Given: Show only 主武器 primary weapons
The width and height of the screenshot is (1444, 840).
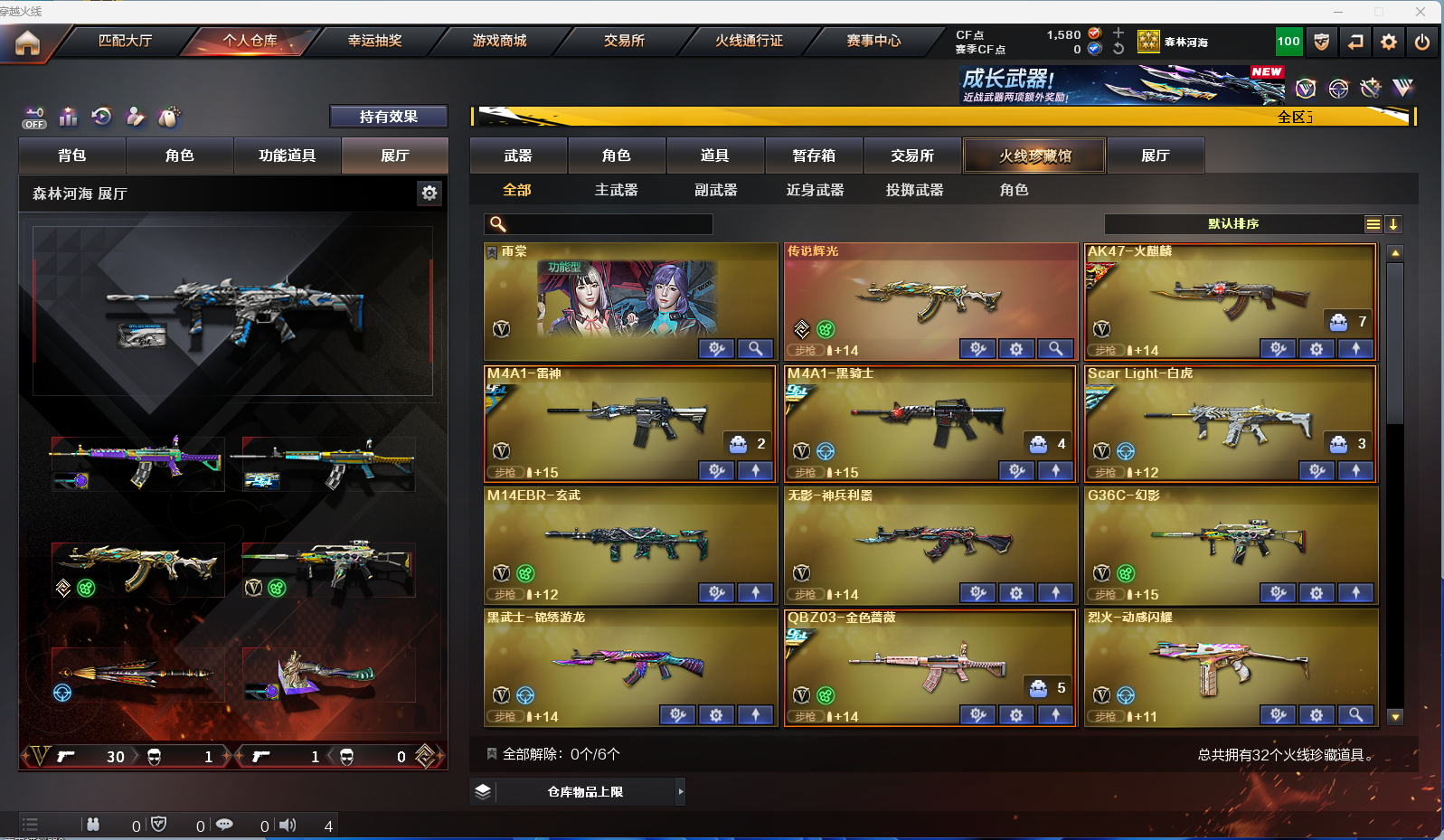Looking at the screenshot, I should click(616, 190).
